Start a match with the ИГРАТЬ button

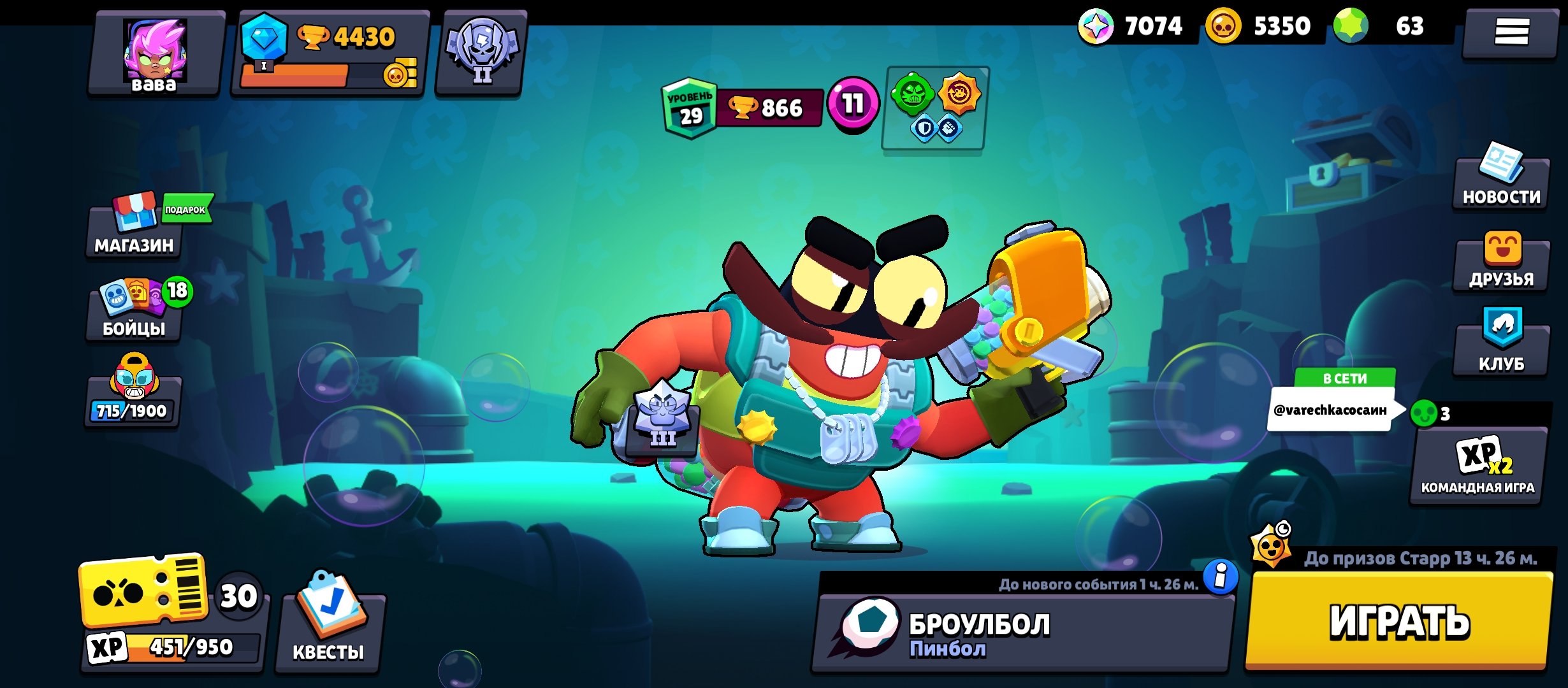(x=1398, y=621)
